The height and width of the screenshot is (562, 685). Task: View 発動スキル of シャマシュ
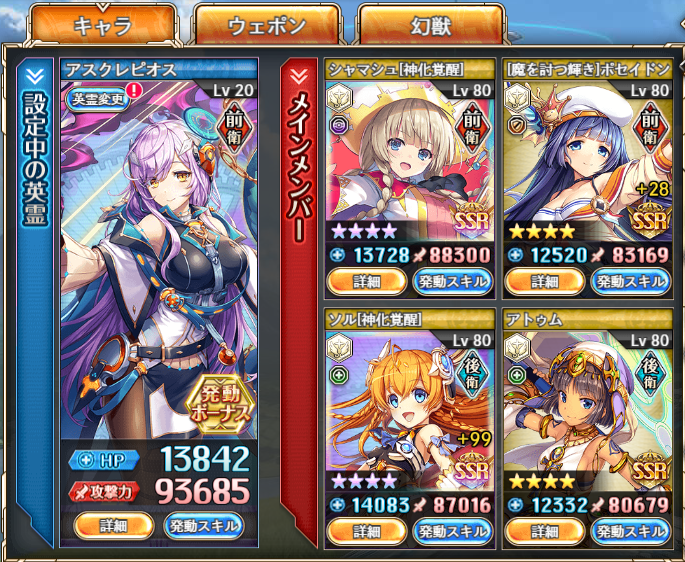450,281
